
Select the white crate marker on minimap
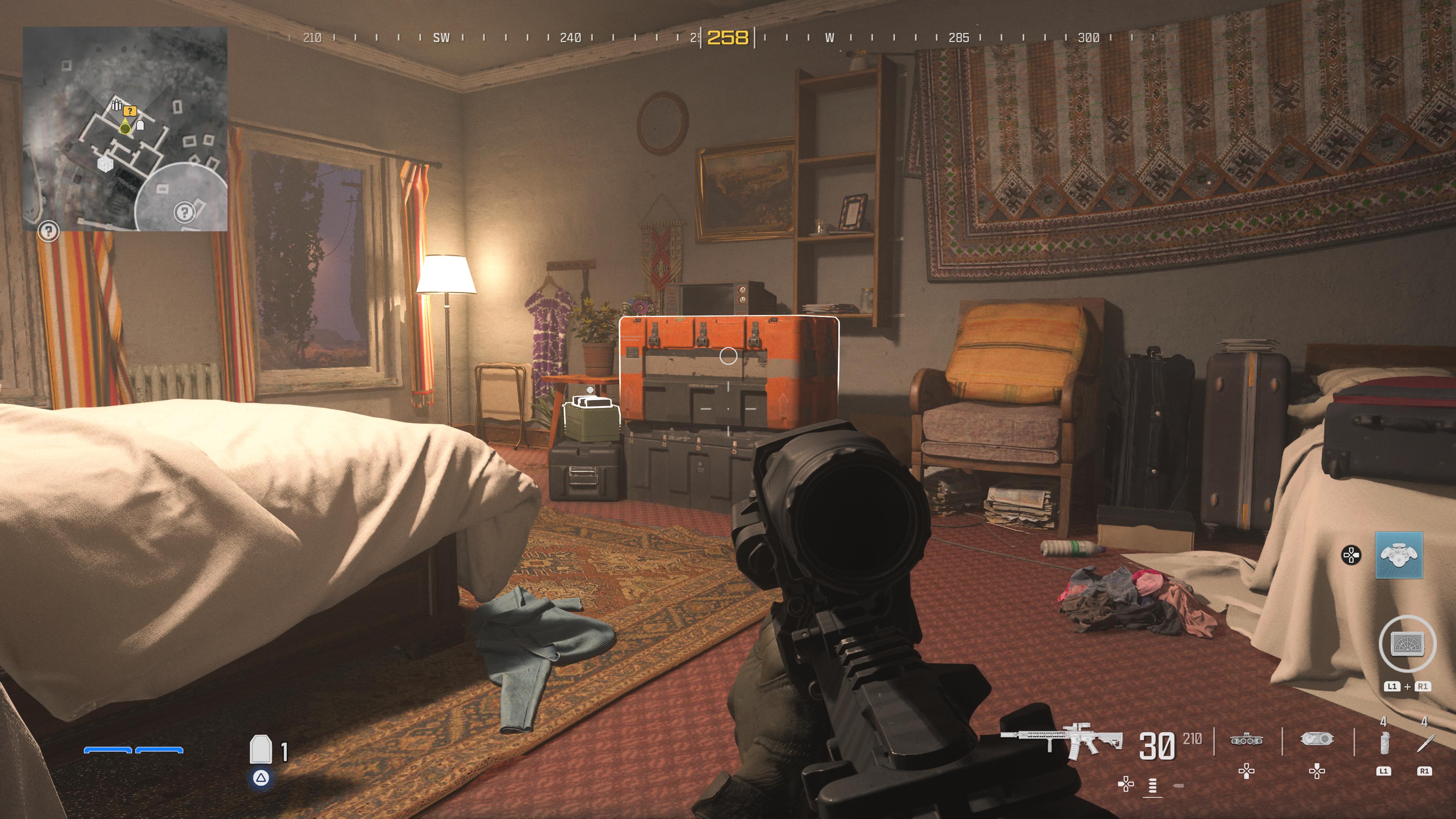(x=105, y=164)
